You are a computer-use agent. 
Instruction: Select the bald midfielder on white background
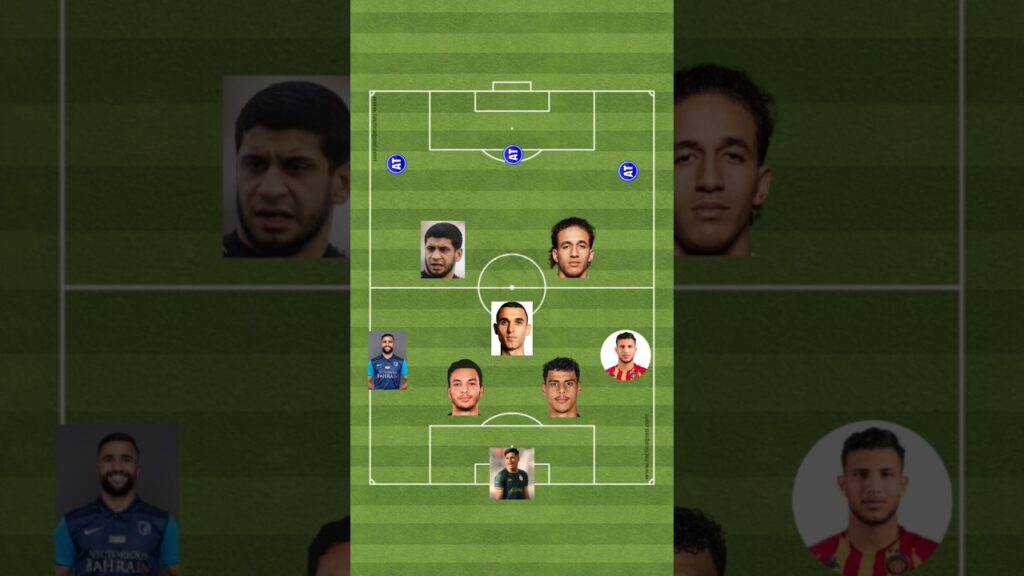click(x=511, y=328)
